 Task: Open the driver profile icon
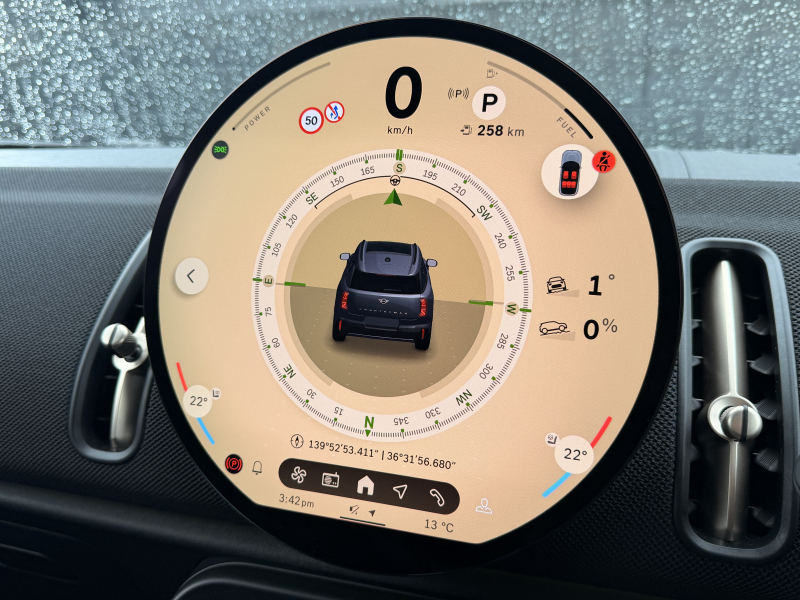(x=484, y=506)
